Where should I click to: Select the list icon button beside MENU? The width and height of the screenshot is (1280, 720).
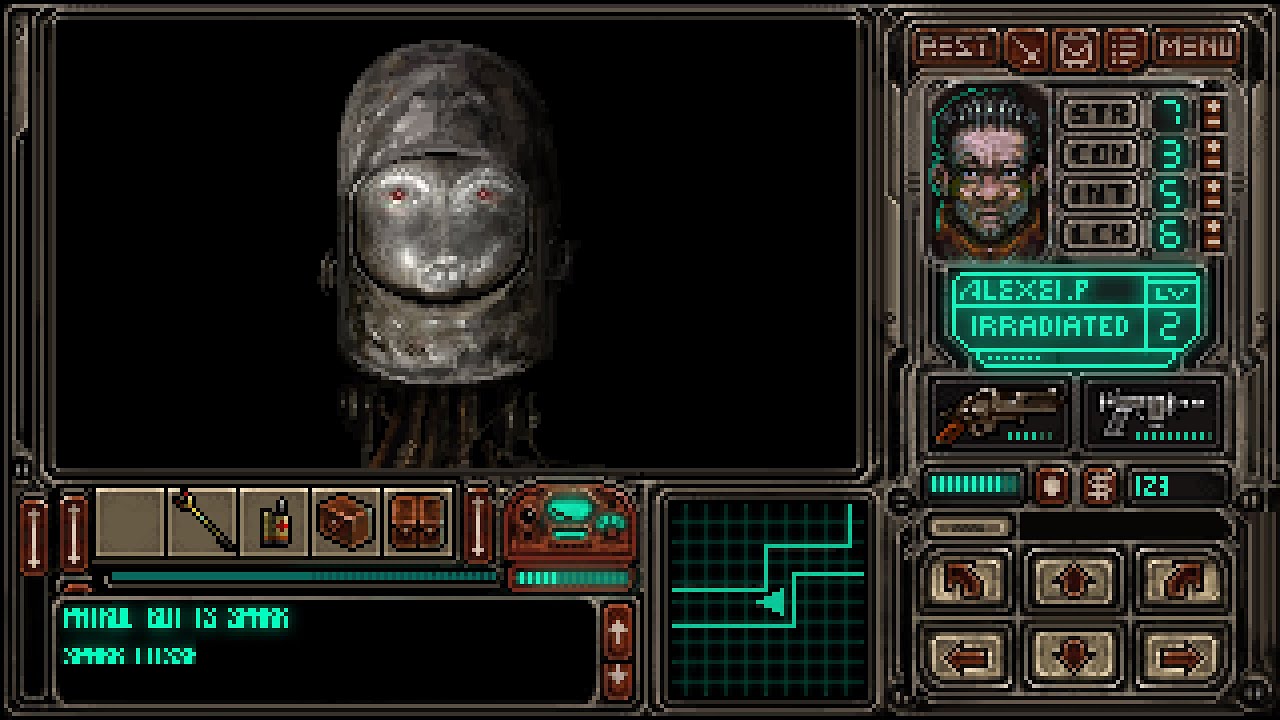(x=1128, y=48)
